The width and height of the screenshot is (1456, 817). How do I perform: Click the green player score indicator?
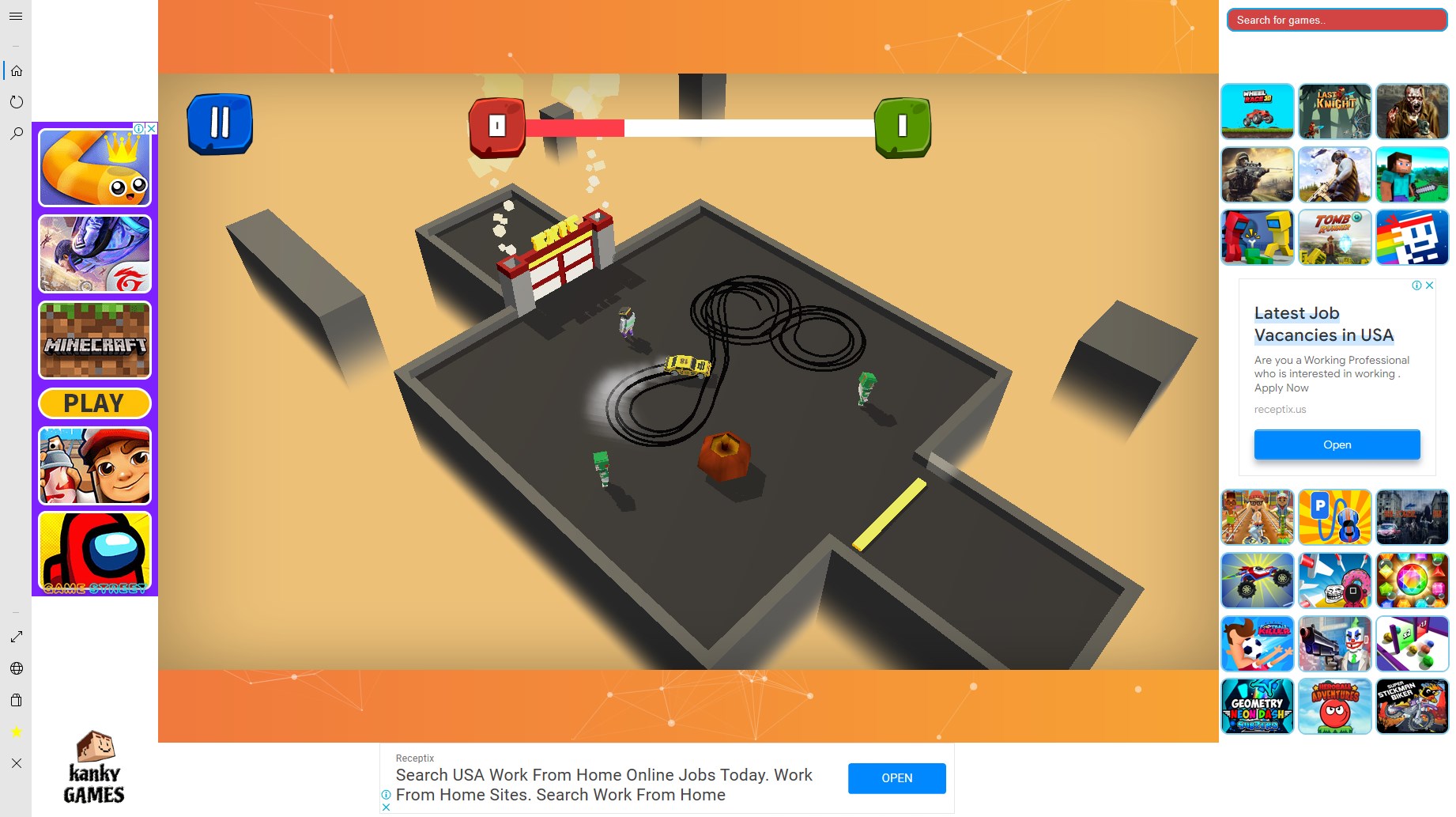click(x=902, y=127)
